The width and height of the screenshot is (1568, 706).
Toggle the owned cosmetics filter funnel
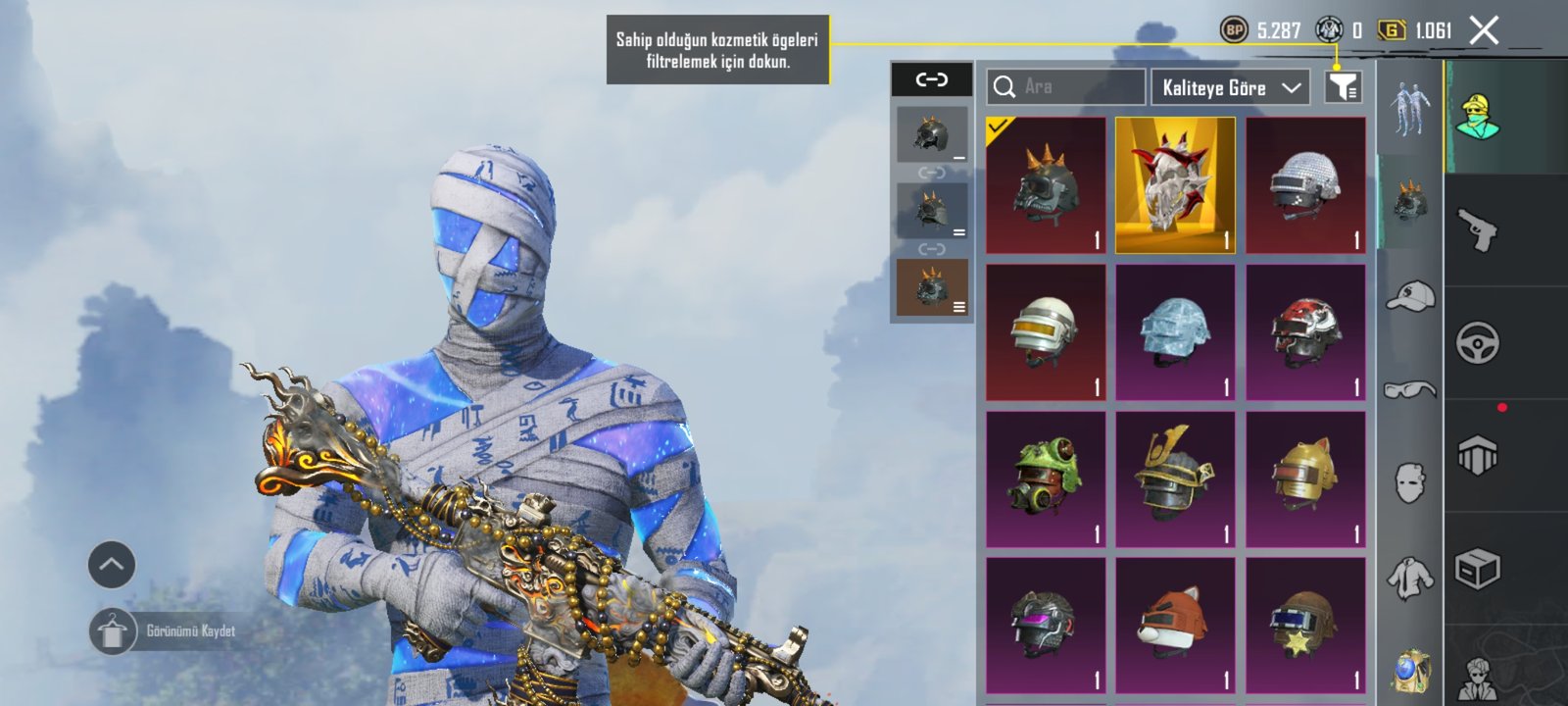[x=1343, y=87]
